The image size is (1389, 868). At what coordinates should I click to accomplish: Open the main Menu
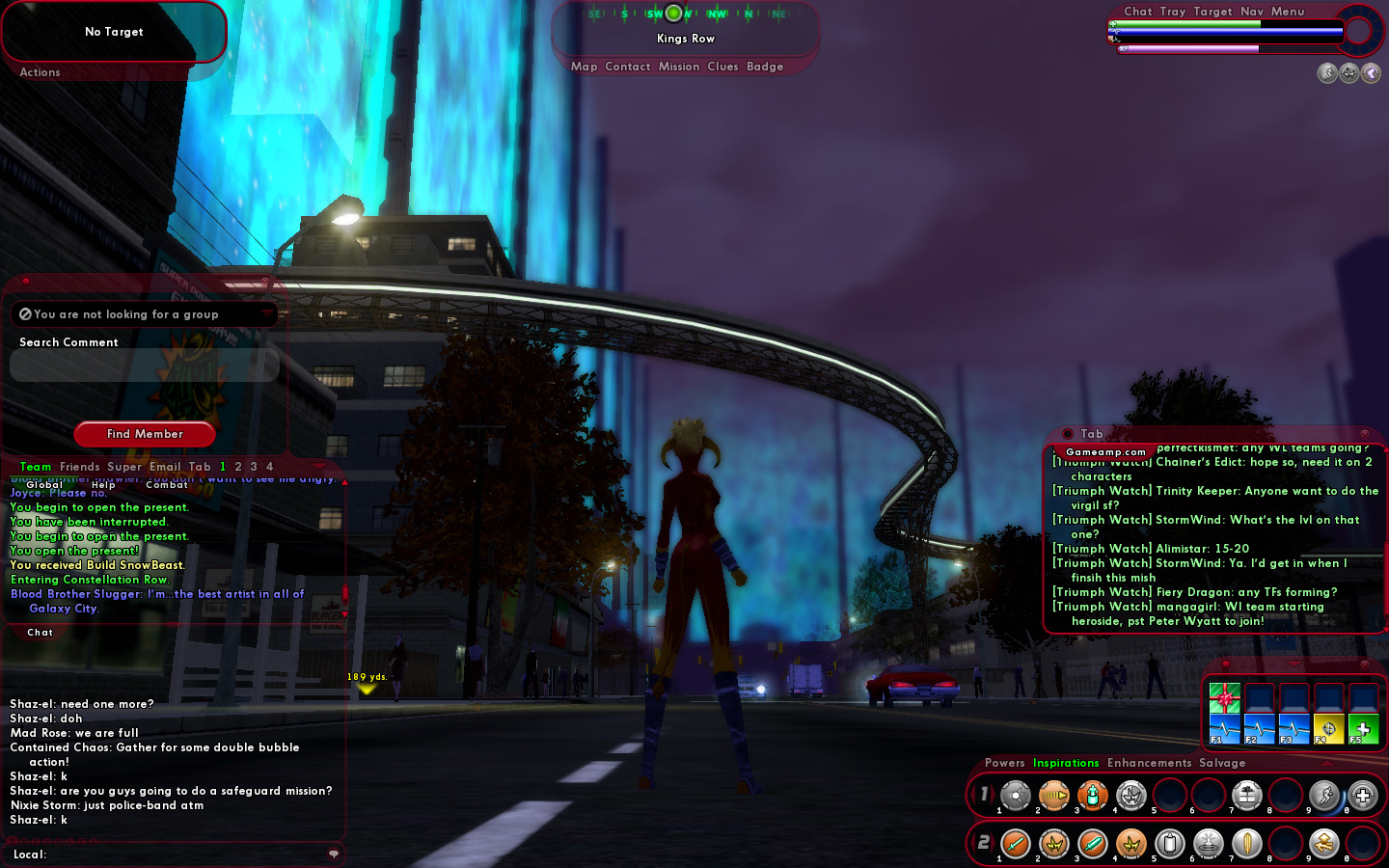[1288, 12]
